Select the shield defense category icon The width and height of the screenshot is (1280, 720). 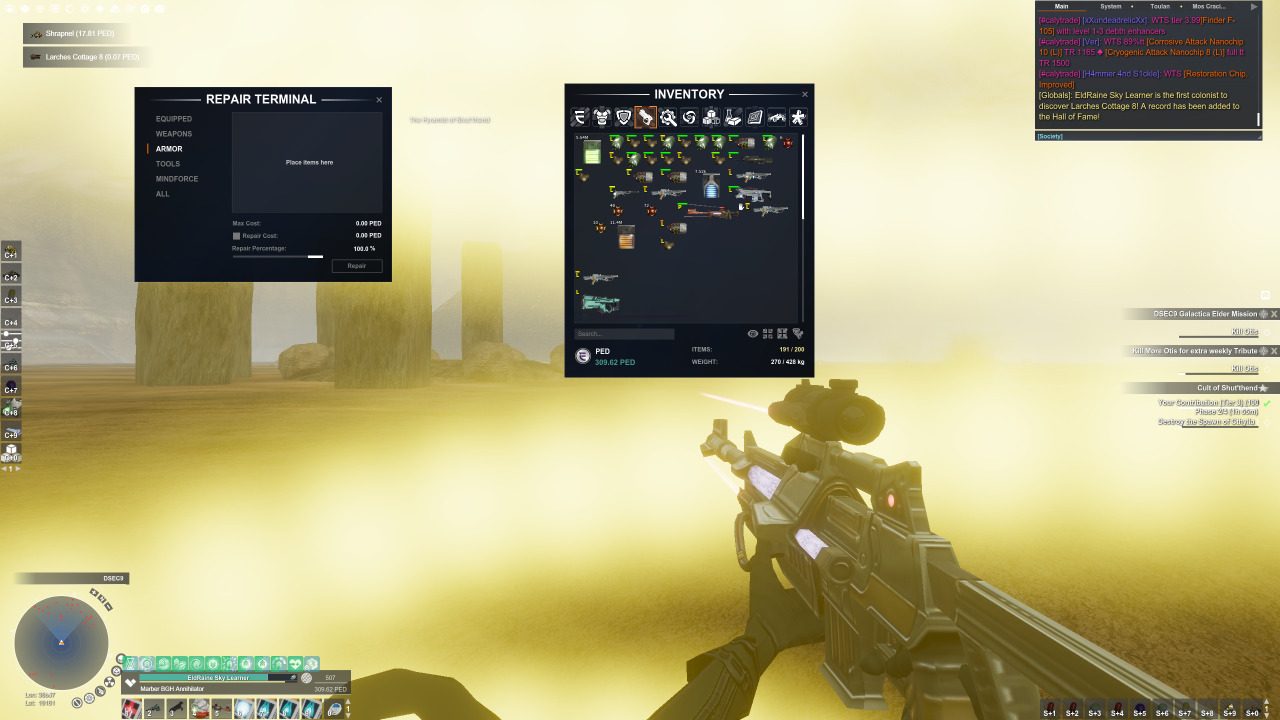tap(624, 117)
